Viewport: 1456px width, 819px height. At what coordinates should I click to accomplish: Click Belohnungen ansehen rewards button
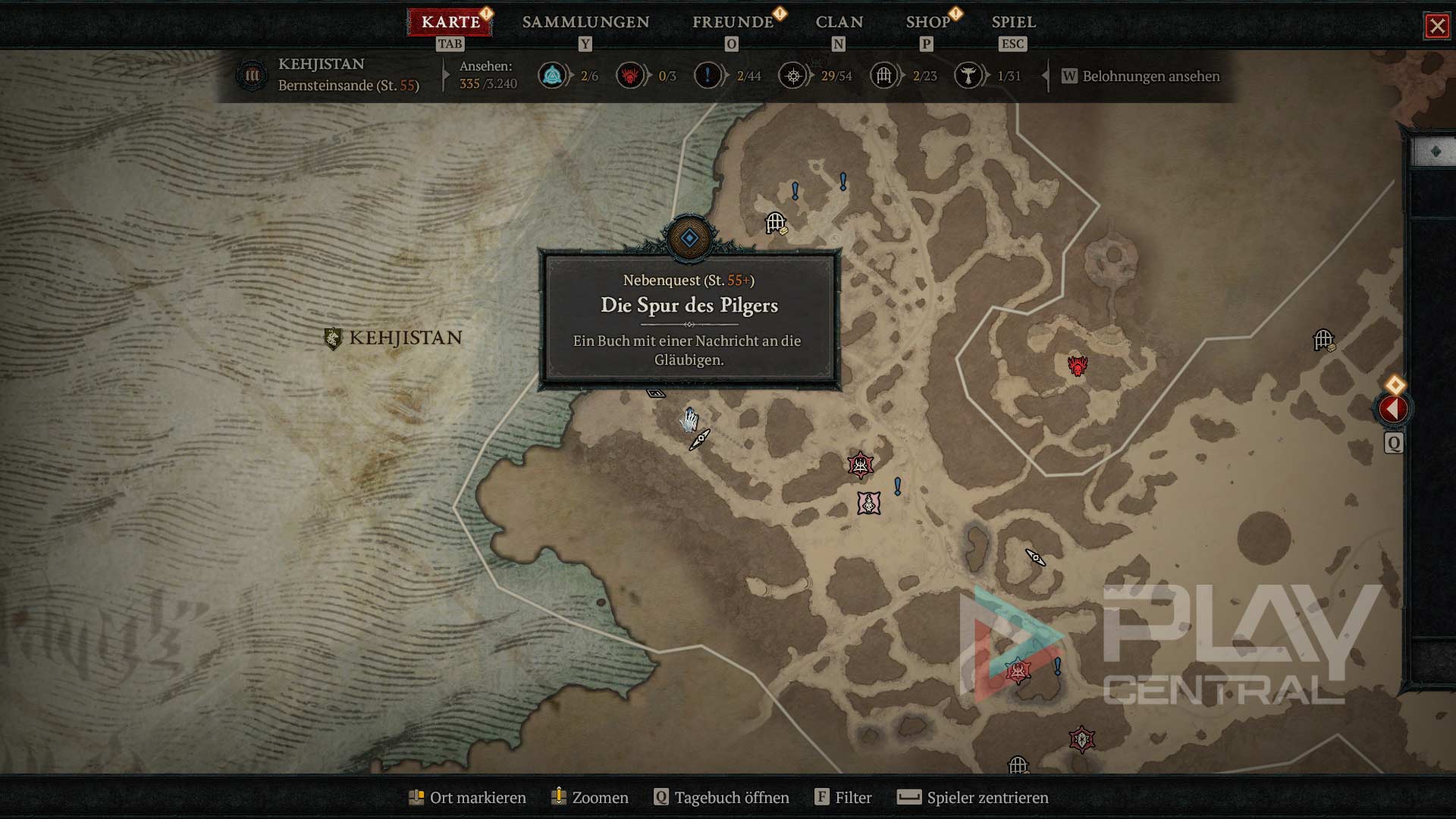pos(1141,76)
